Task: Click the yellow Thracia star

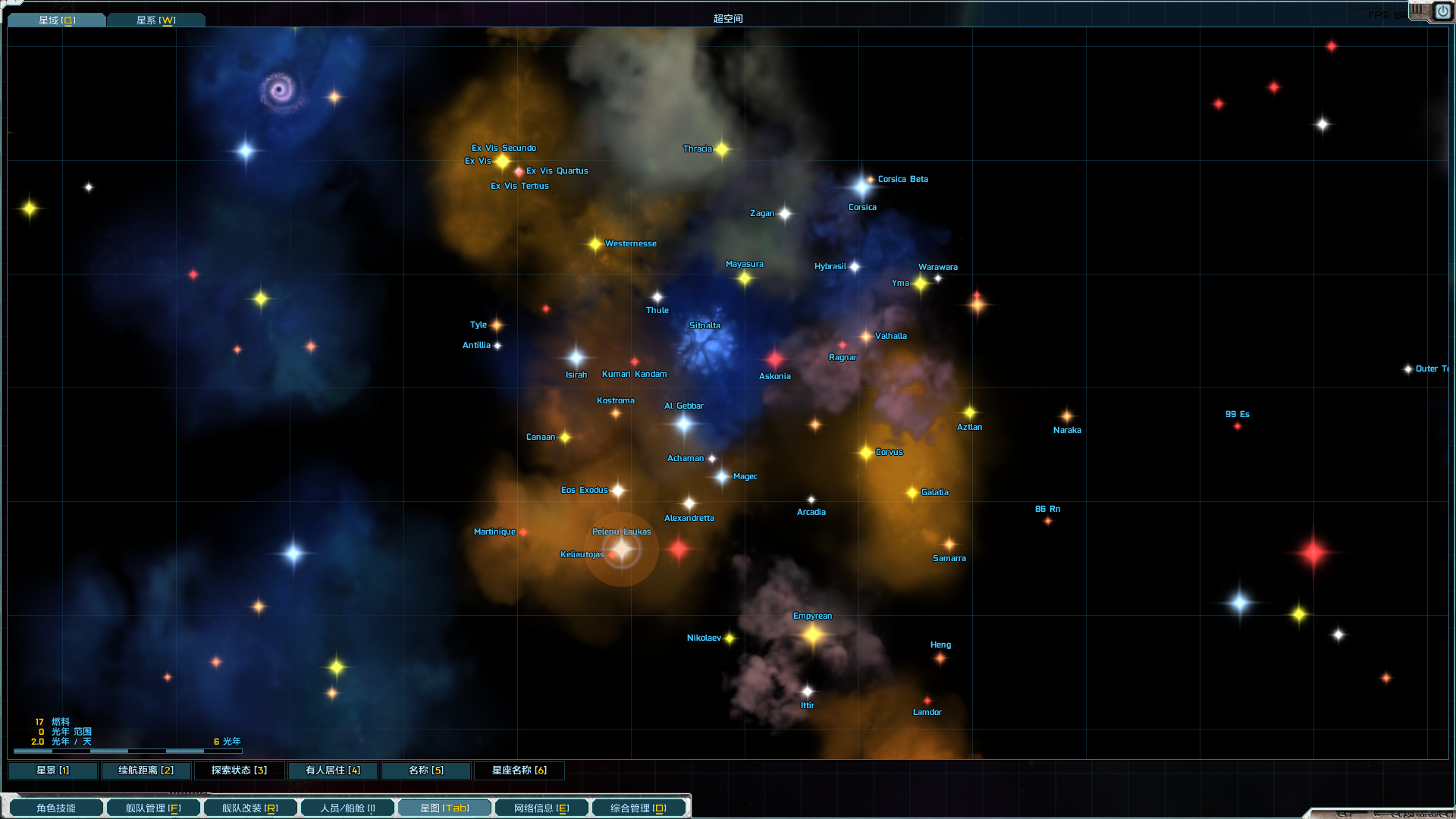Action: tap(723, 149)
